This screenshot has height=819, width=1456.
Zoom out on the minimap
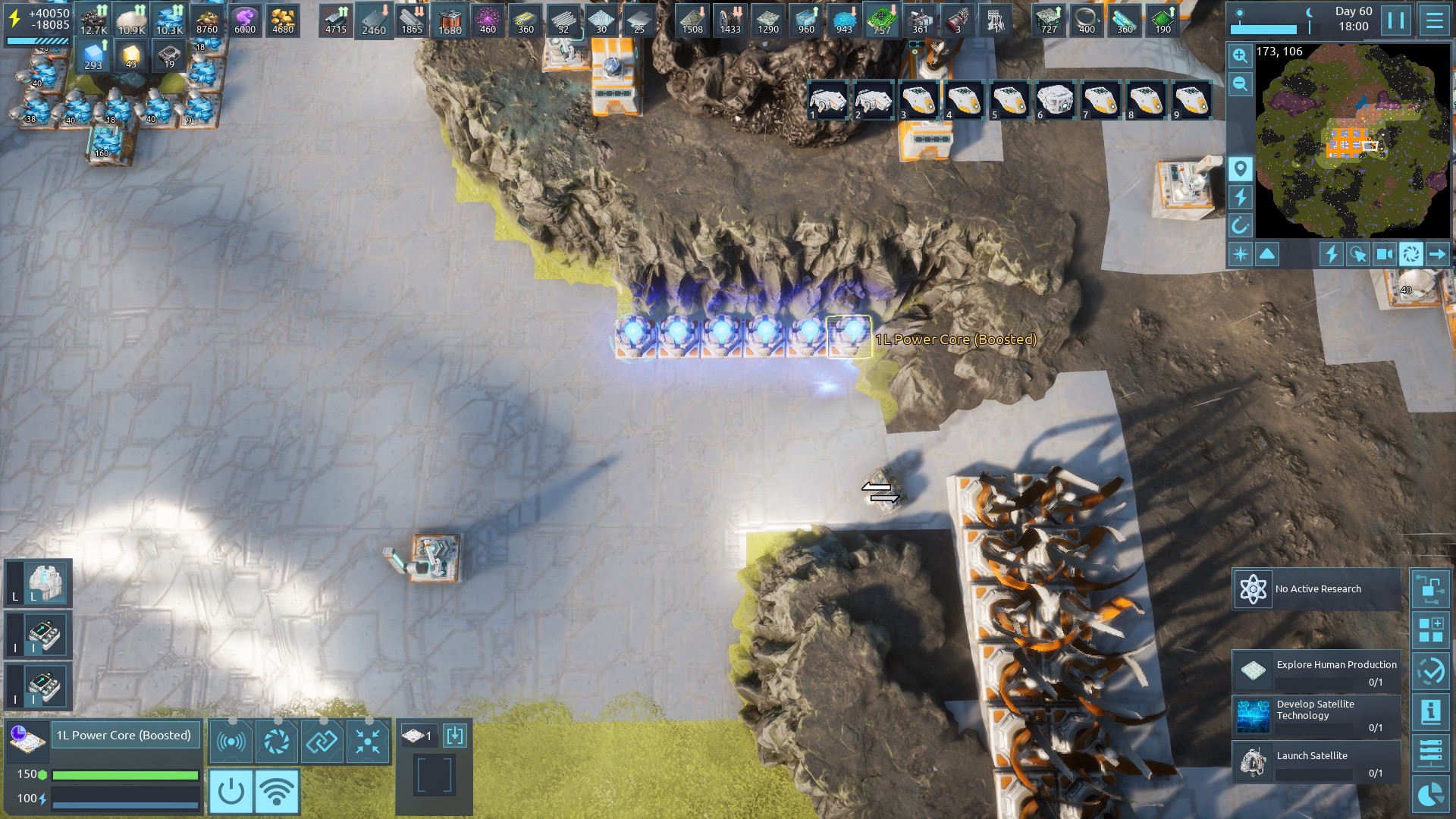point(1240,83)
